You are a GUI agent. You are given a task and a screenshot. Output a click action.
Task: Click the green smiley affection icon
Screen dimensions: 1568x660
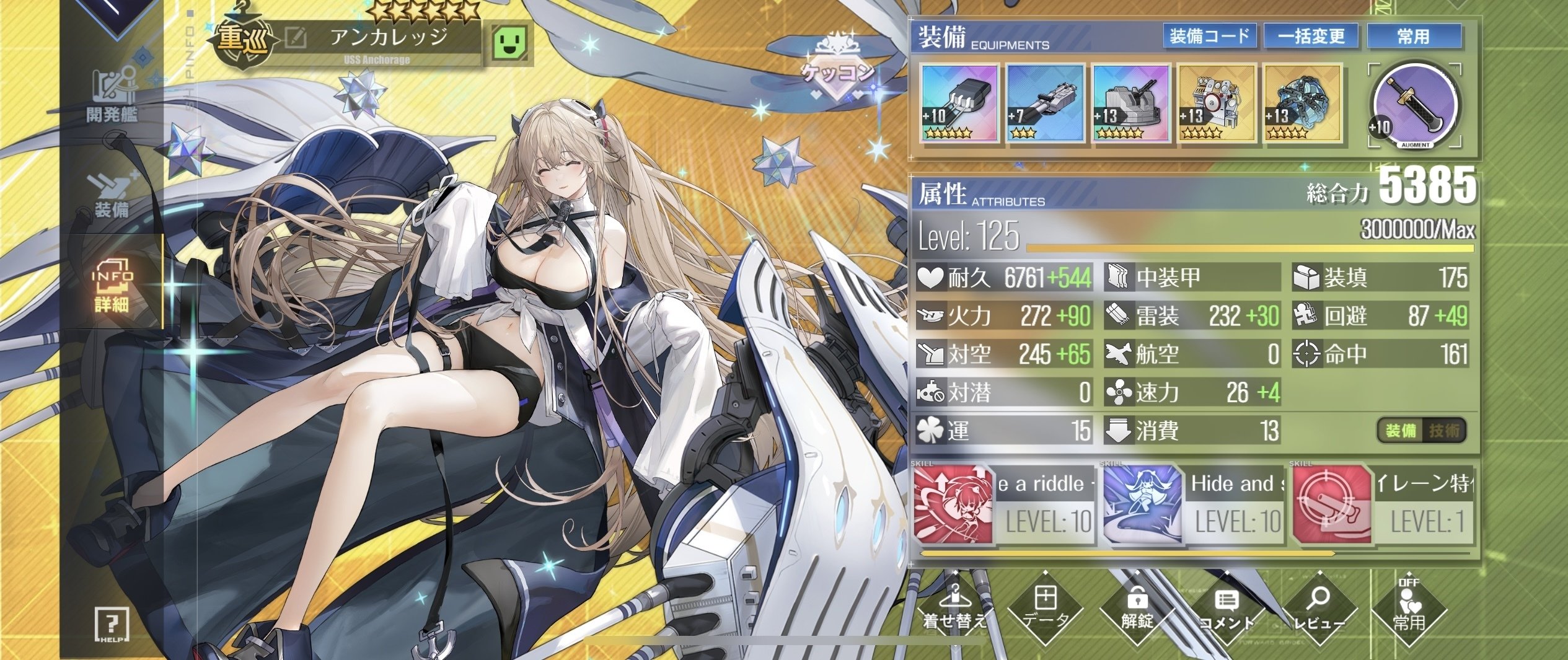(x=511, y=42)
